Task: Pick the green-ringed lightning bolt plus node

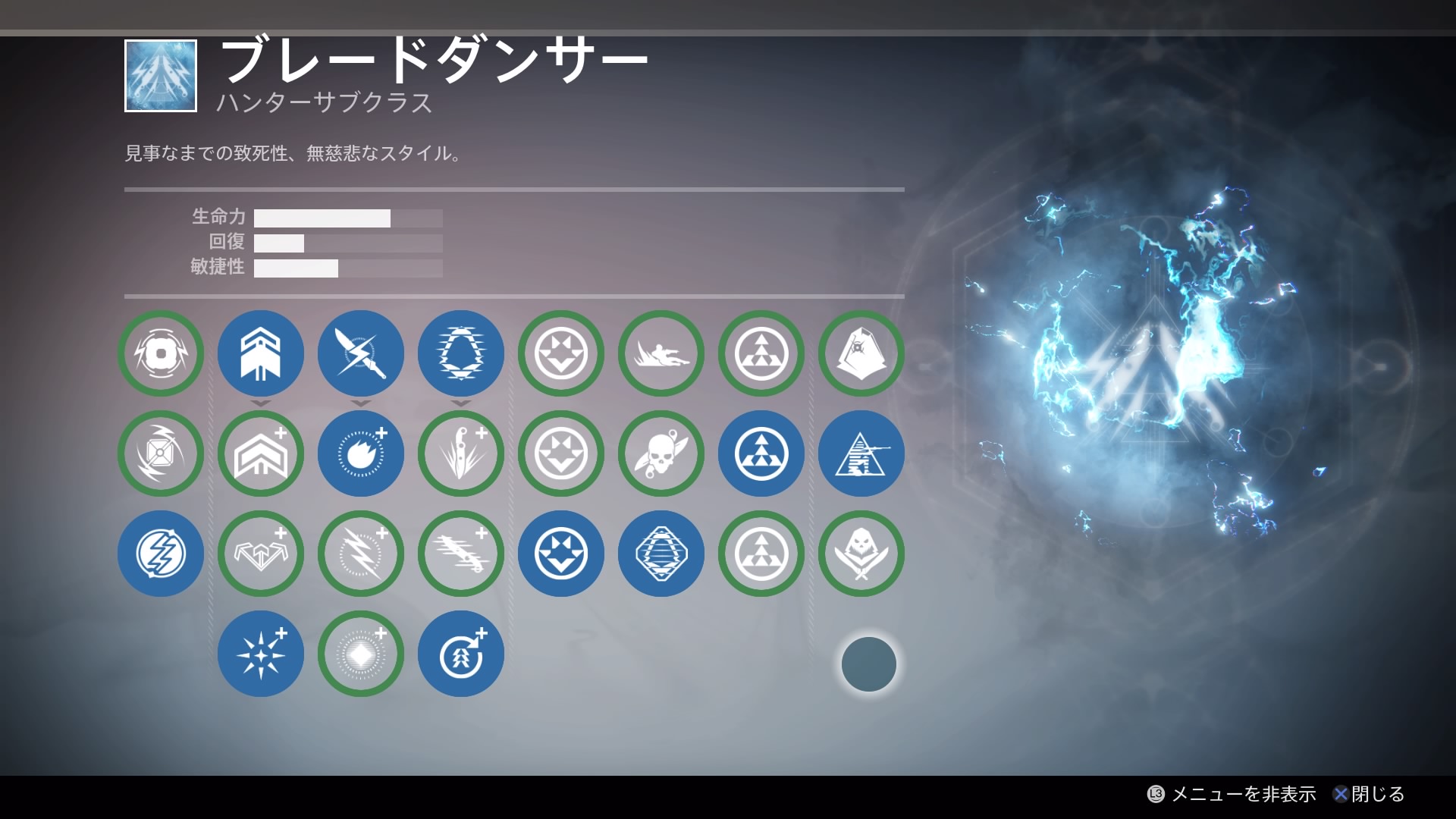Action: coord(361,554)
